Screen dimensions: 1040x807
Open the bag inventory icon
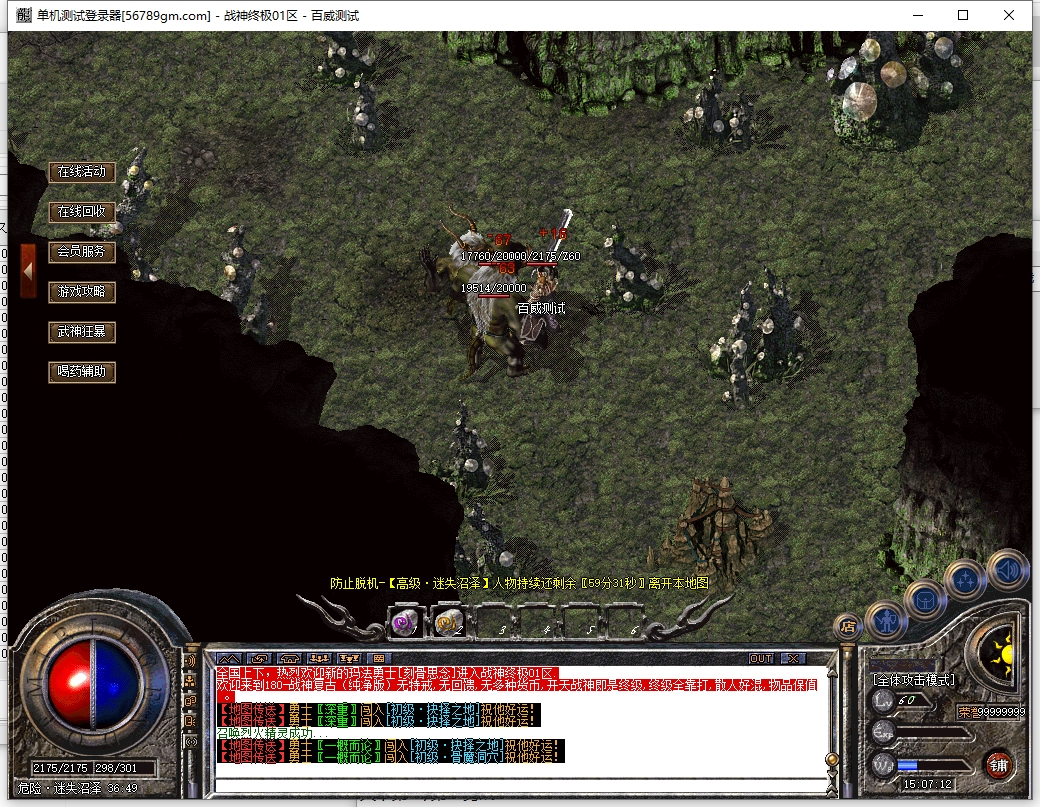coord(925,599)
